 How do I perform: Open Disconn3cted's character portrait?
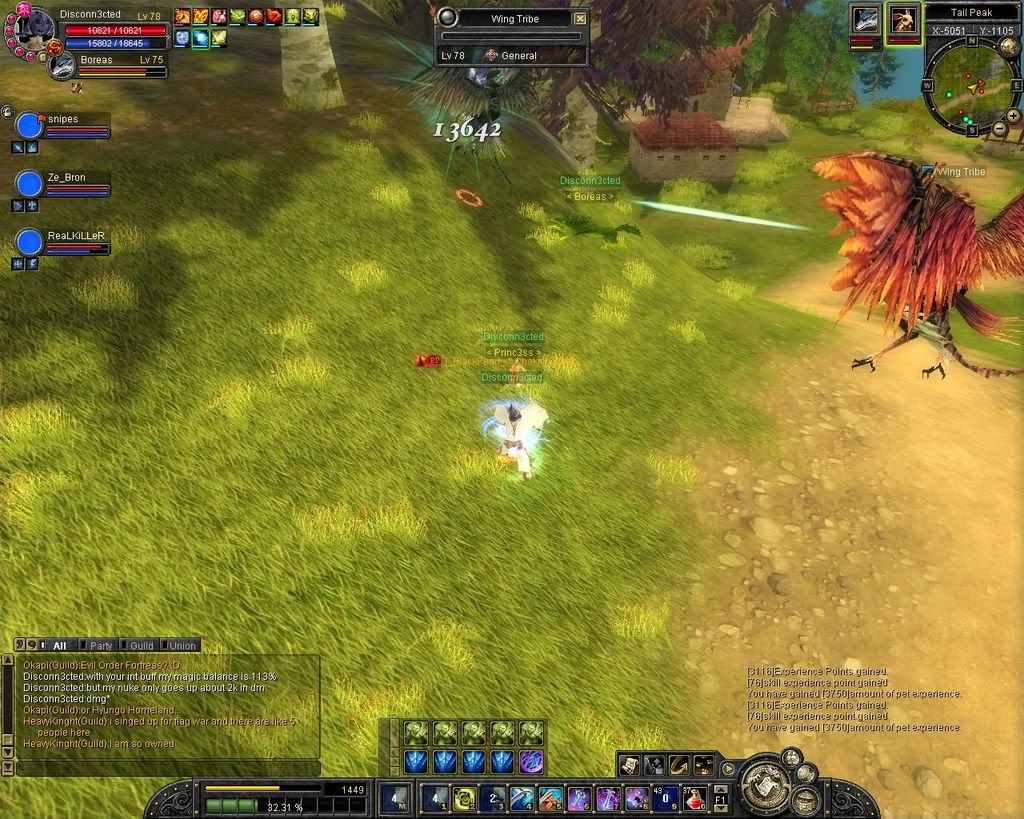(32, 28)
